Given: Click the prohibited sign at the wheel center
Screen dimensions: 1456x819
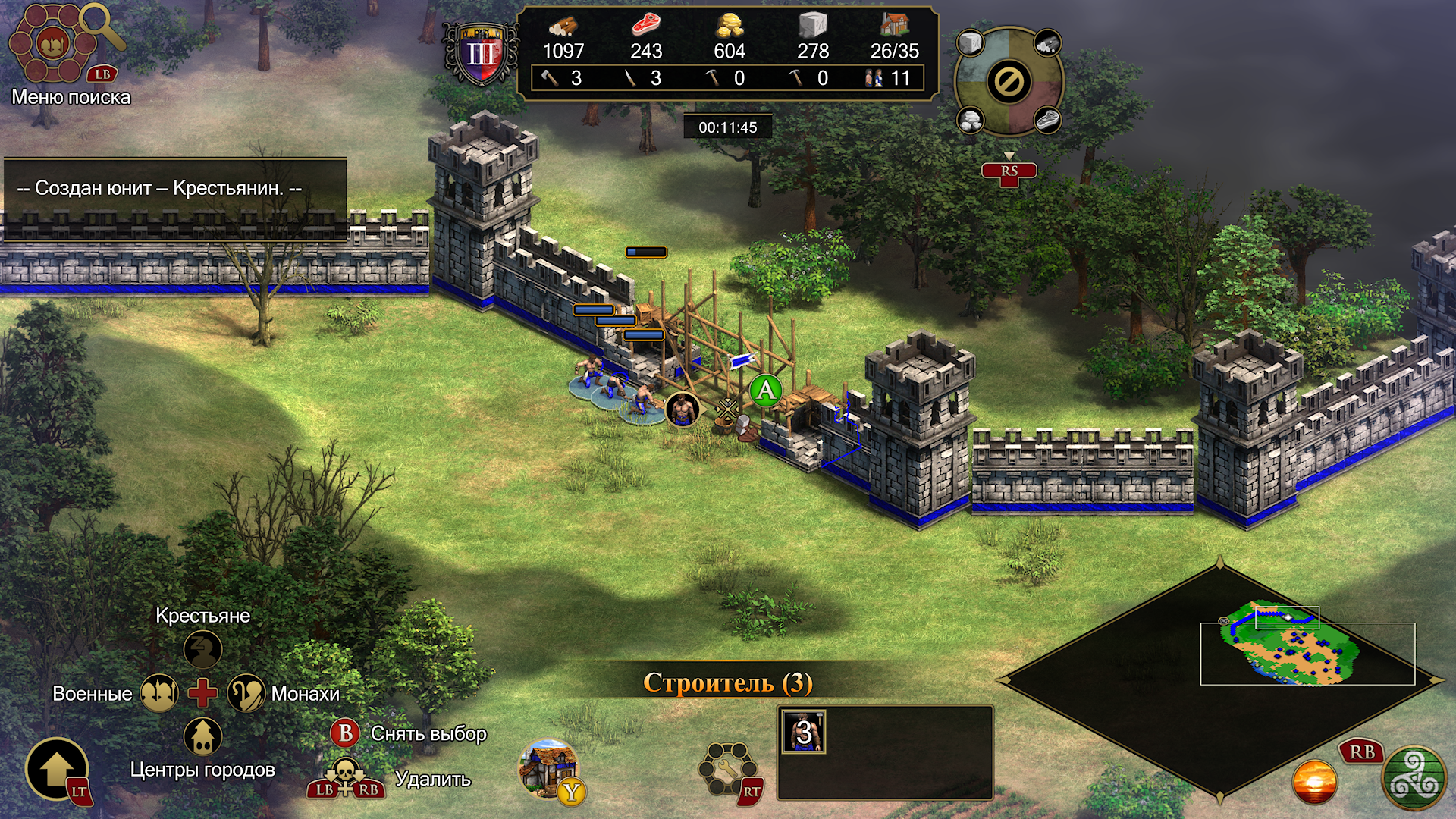Looking at the screenshot, I should click(1009, 81).
